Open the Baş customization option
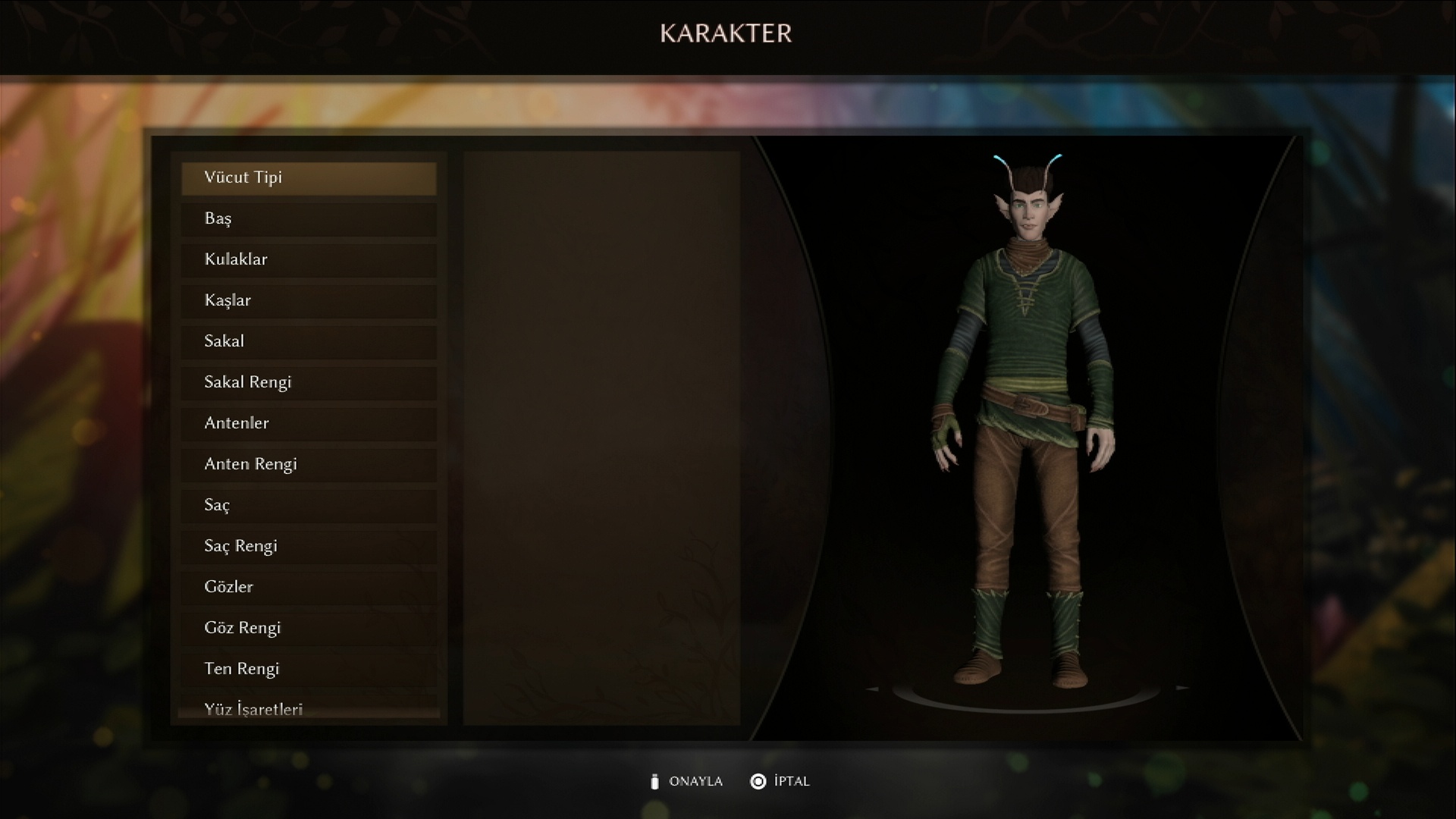This screenshot has width=1456, height=819. pyautogui.click(x=309, y=218)
